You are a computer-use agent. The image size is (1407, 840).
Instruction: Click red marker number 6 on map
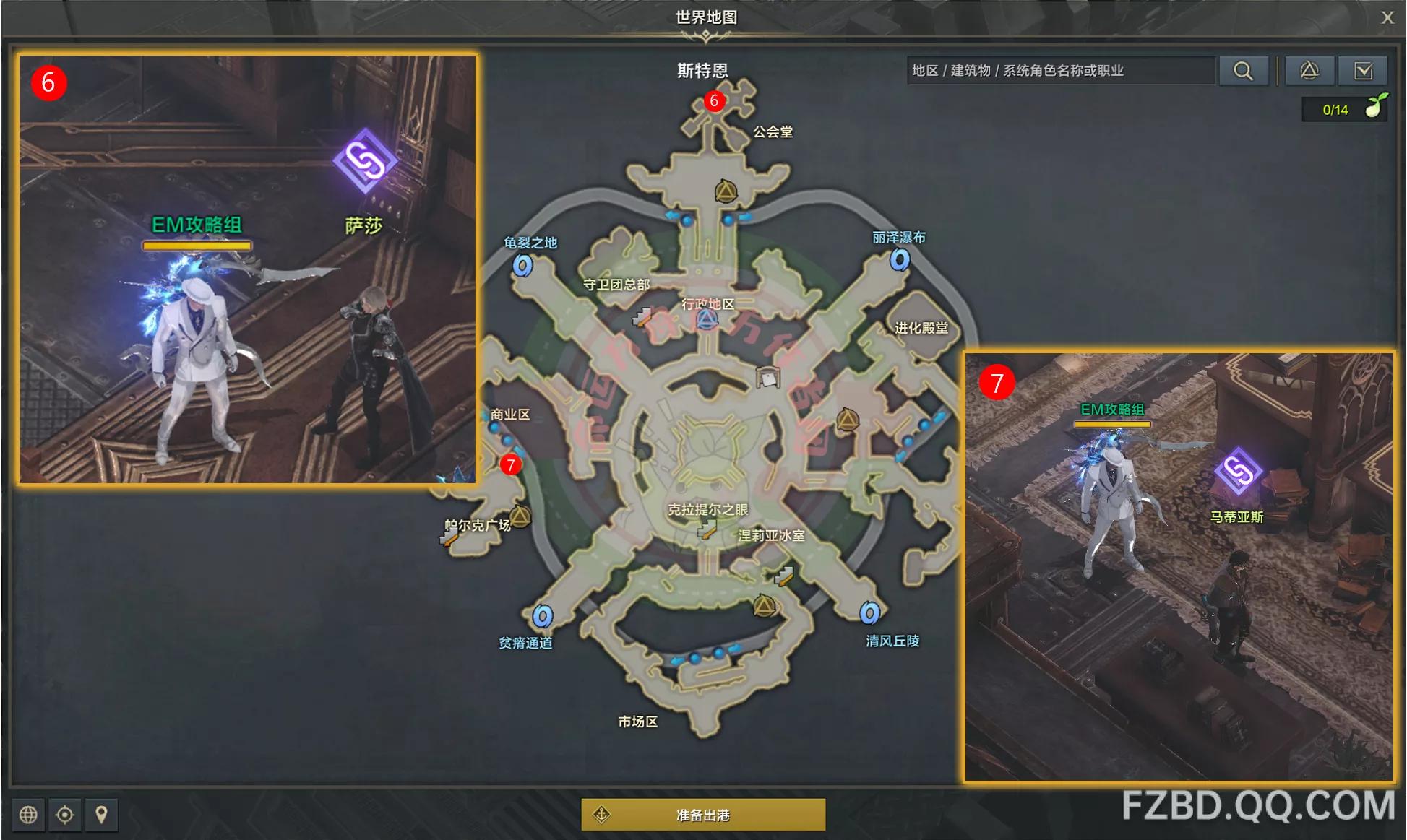pos(714,101)
